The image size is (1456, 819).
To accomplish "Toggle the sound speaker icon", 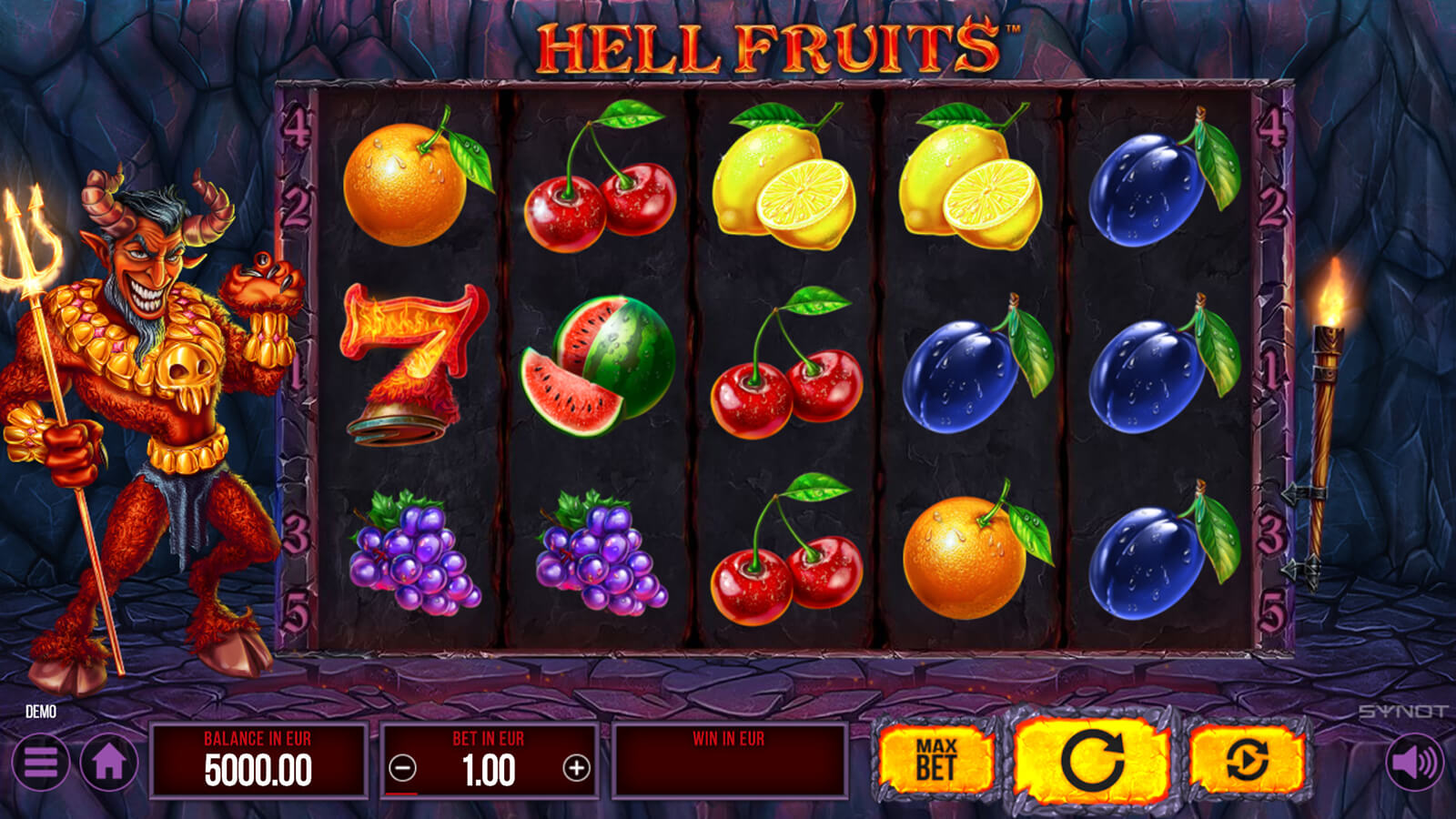I will (1414, 763).
